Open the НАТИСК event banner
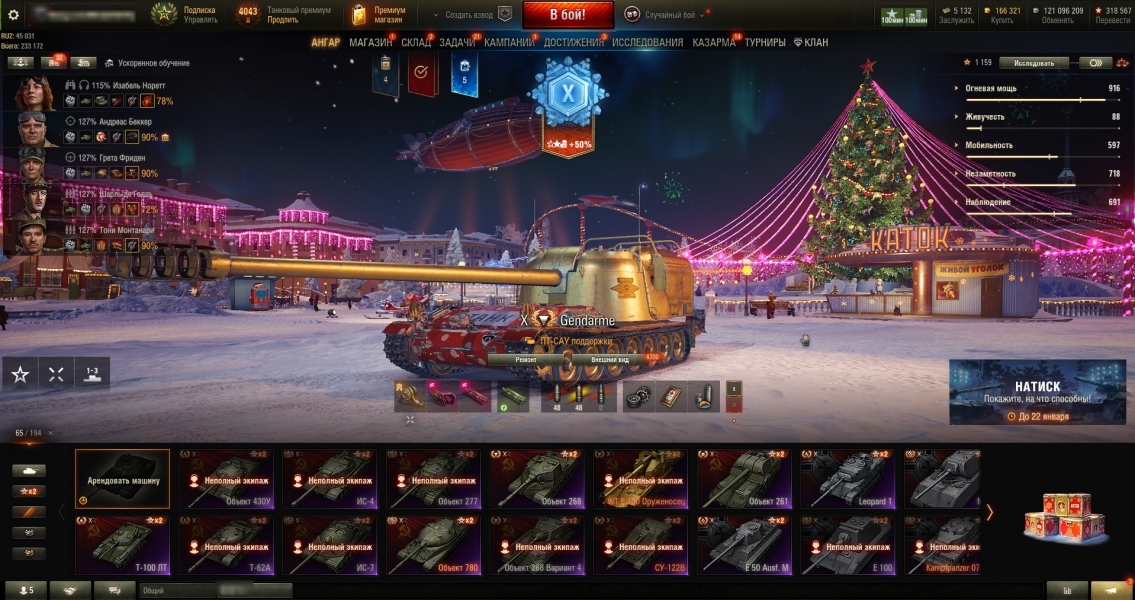The image size is (1135, 600). click(1041, 393)
